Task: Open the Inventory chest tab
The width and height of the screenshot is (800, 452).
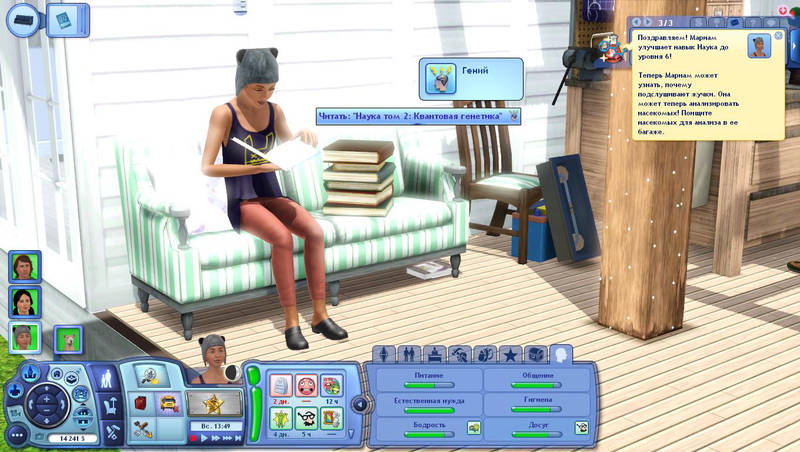Action: pyautogui.click(x=536, y=354)
